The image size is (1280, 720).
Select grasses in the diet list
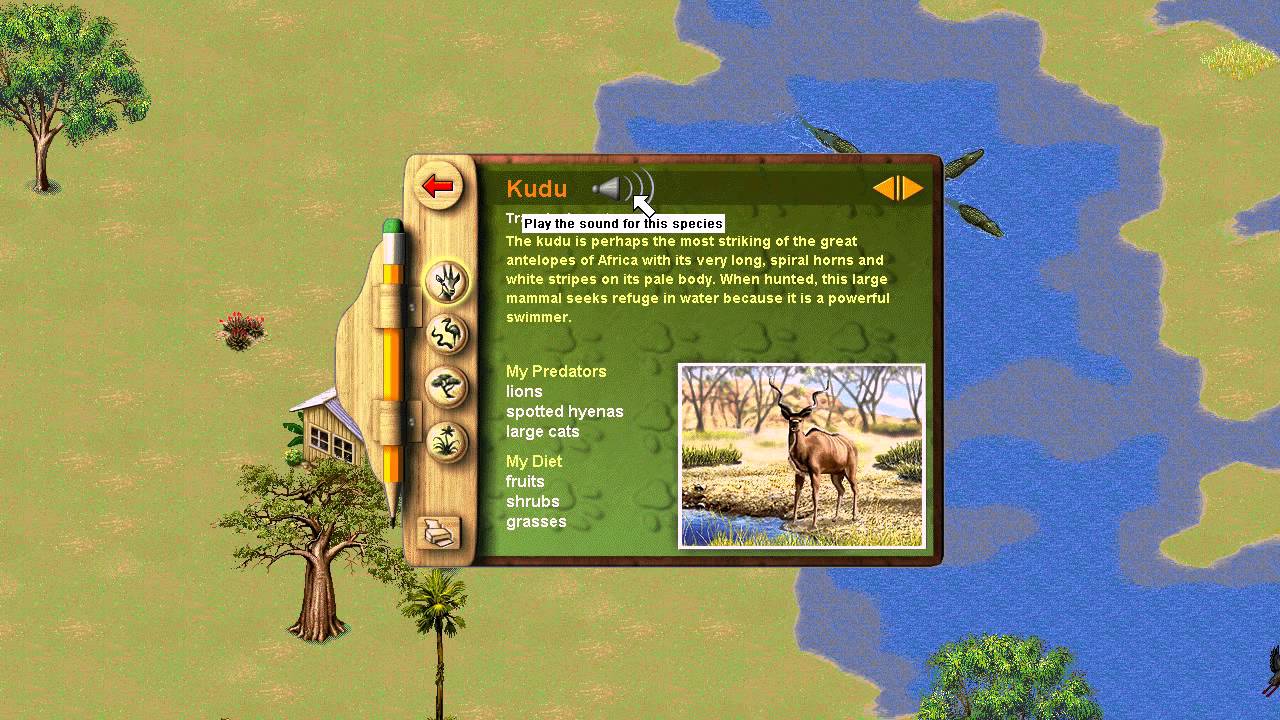pos(536,521)
